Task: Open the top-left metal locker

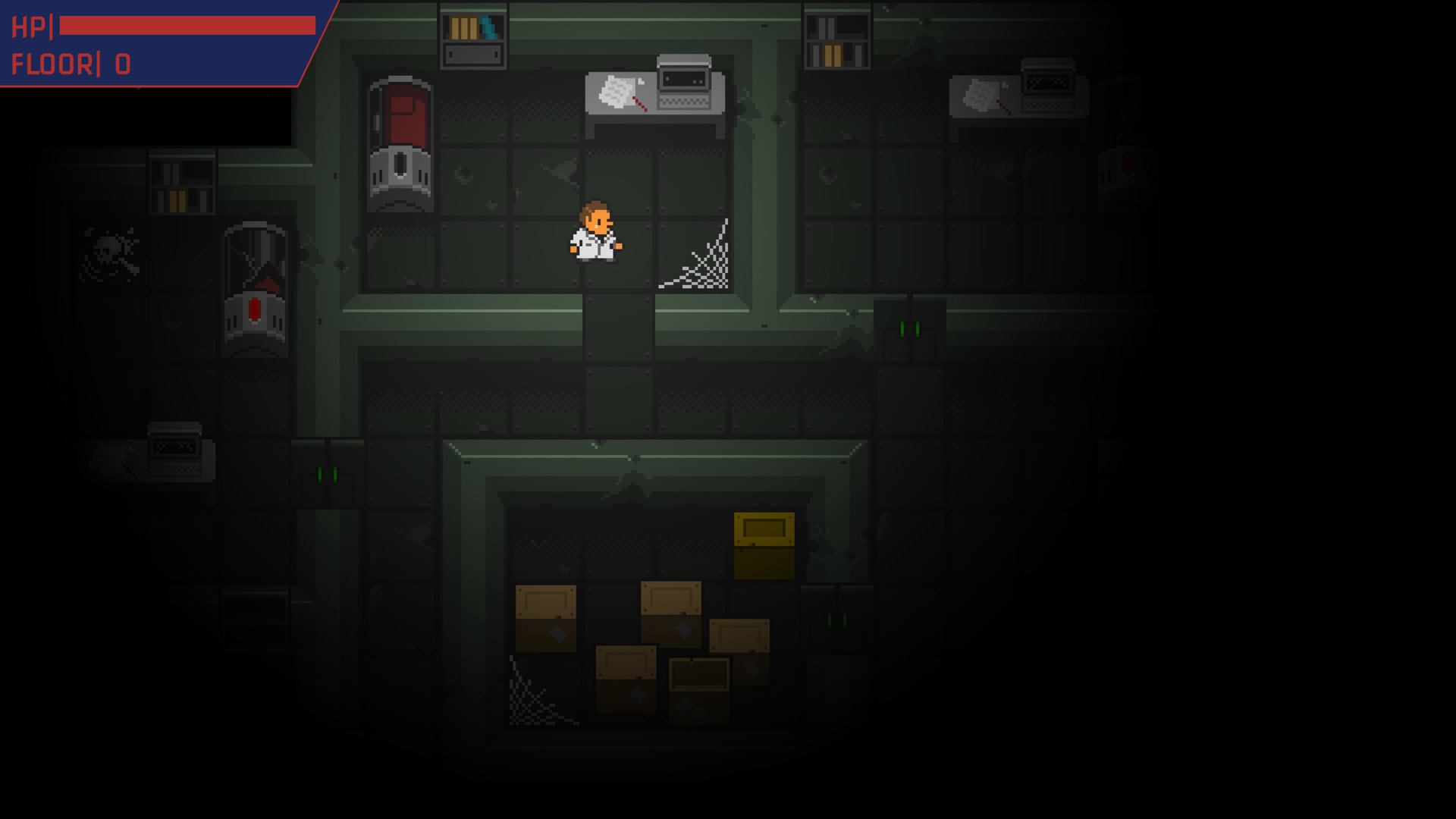Action: click(x=473, y=52)
